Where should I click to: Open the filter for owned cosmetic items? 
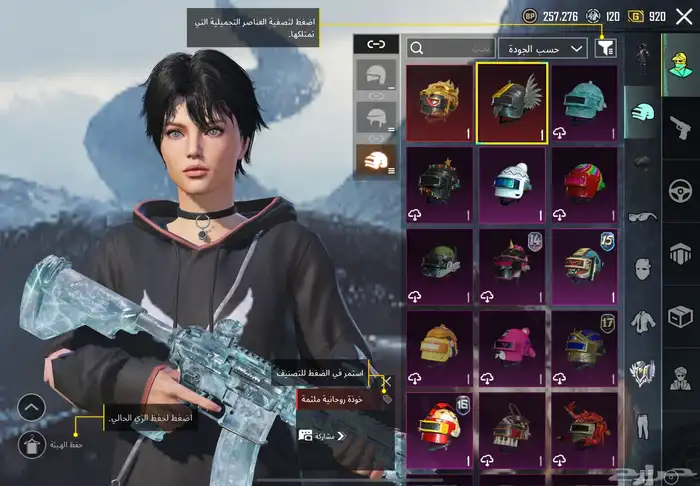(x=606, y=47)
